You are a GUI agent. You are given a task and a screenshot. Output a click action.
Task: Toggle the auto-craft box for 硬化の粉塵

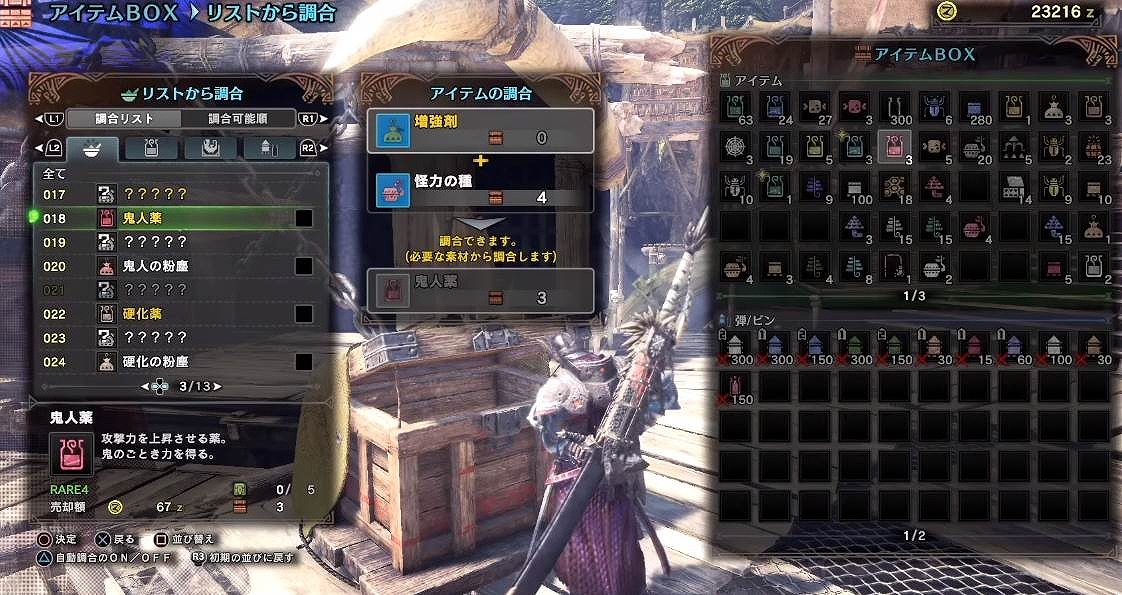[x=304, y=362]
